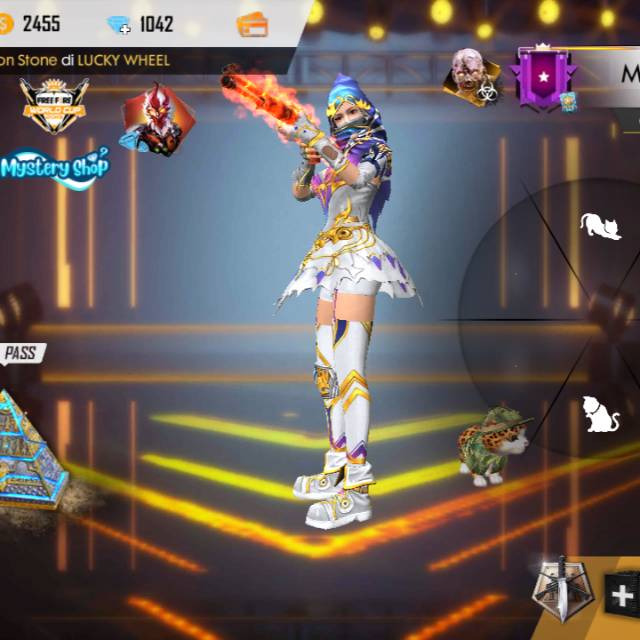
Task: Enter the Mystery Shop
Action: coord(54,167)
